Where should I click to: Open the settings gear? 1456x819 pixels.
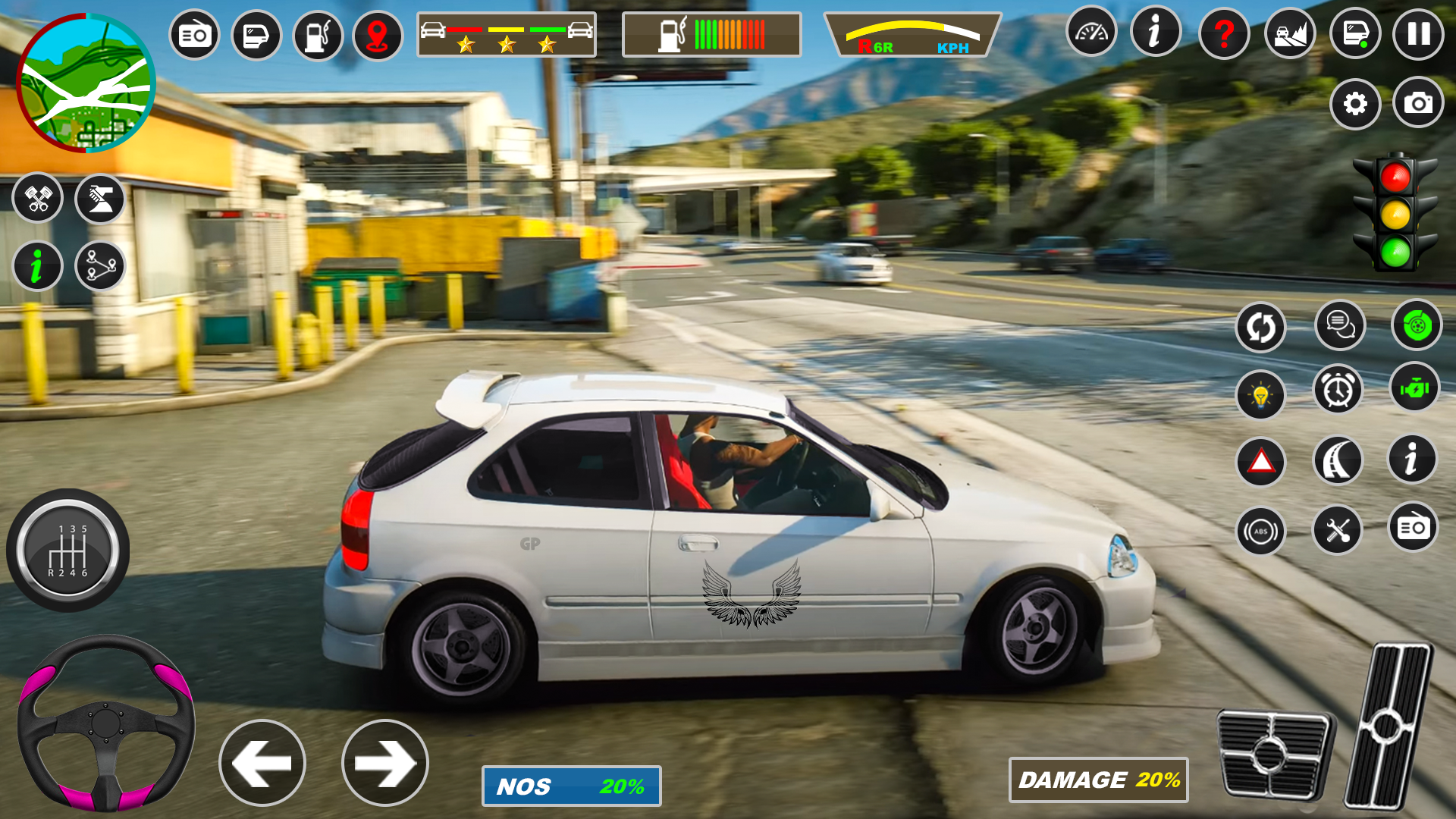point(1356,105)
